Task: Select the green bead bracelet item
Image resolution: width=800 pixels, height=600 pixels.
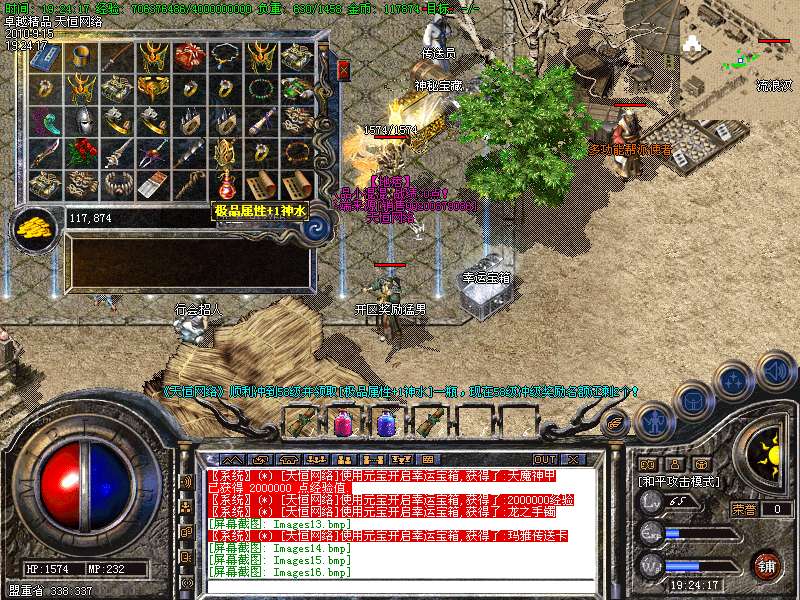Action: 260,90
